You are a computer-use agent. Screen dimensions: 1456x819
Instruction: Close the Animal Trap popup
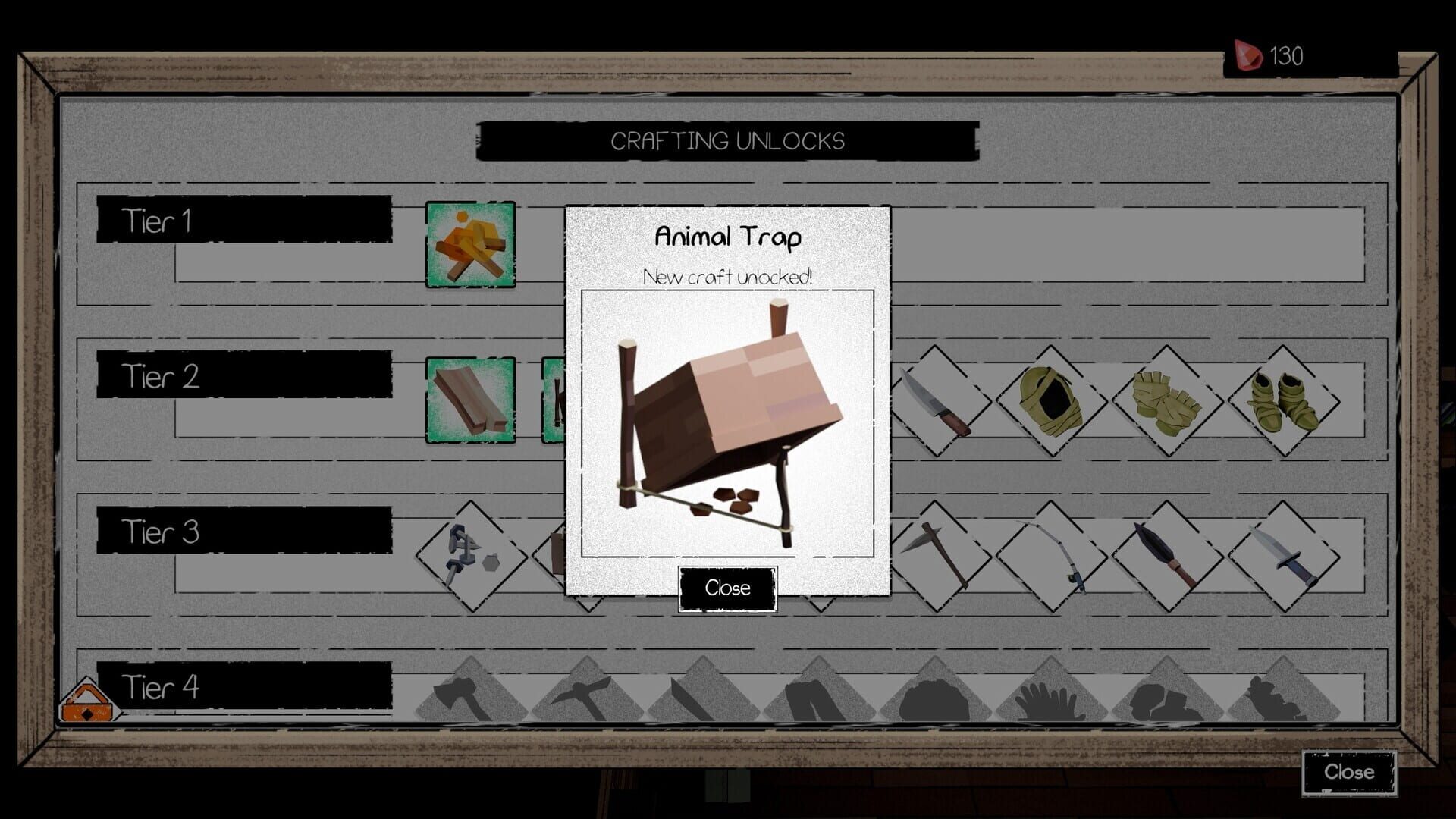[x=727, y=589]
